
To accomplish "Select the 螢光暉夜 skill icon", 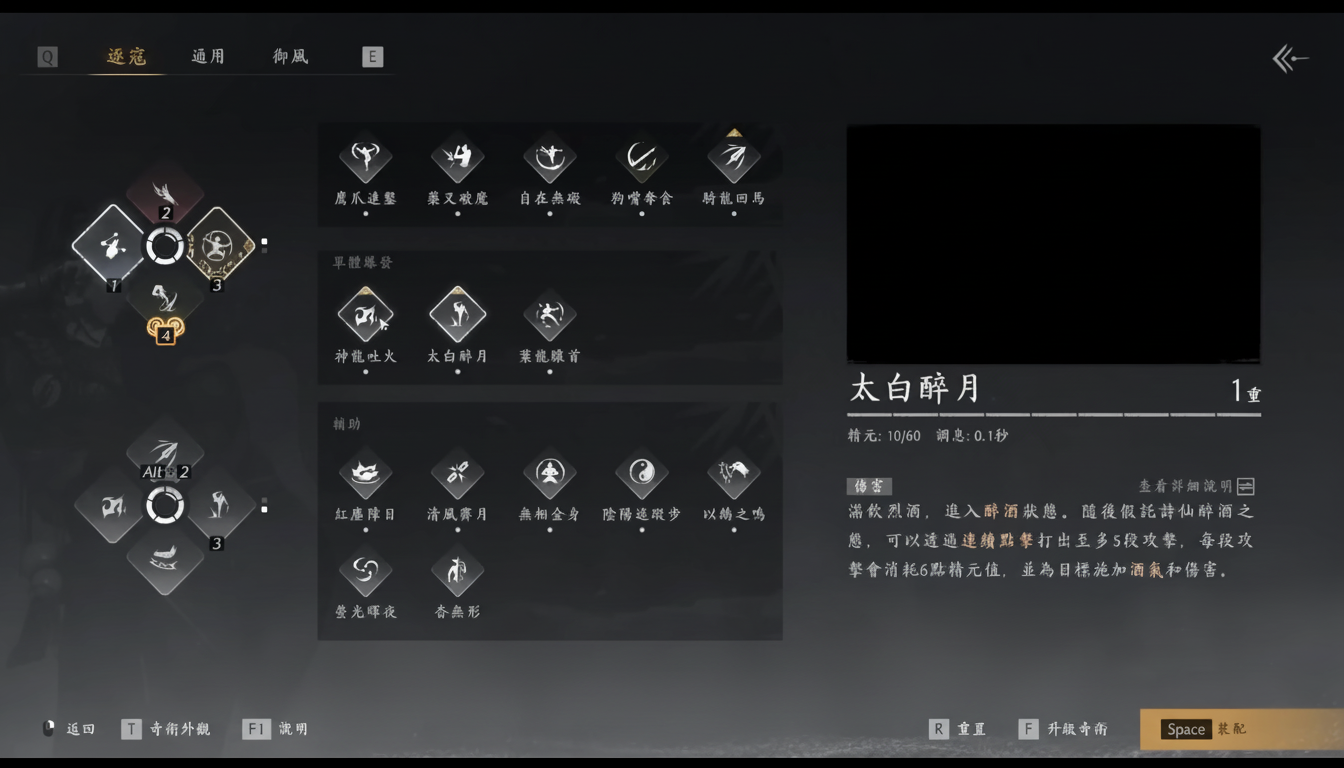I will click(x=365, y=573).
